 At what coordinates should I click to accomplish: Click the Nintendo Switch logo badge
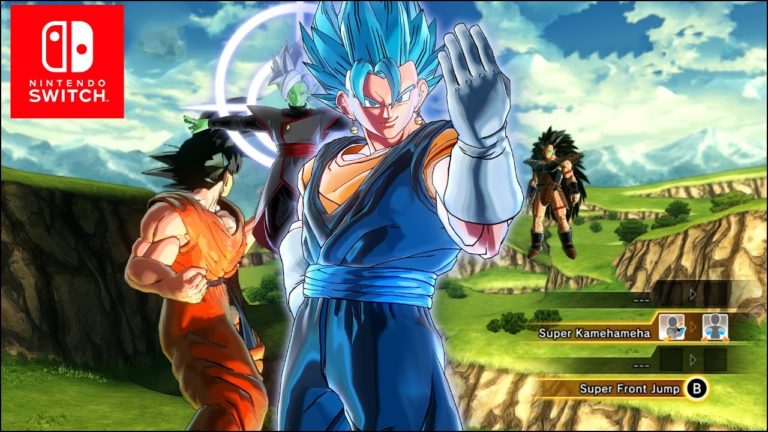point(67,61)
